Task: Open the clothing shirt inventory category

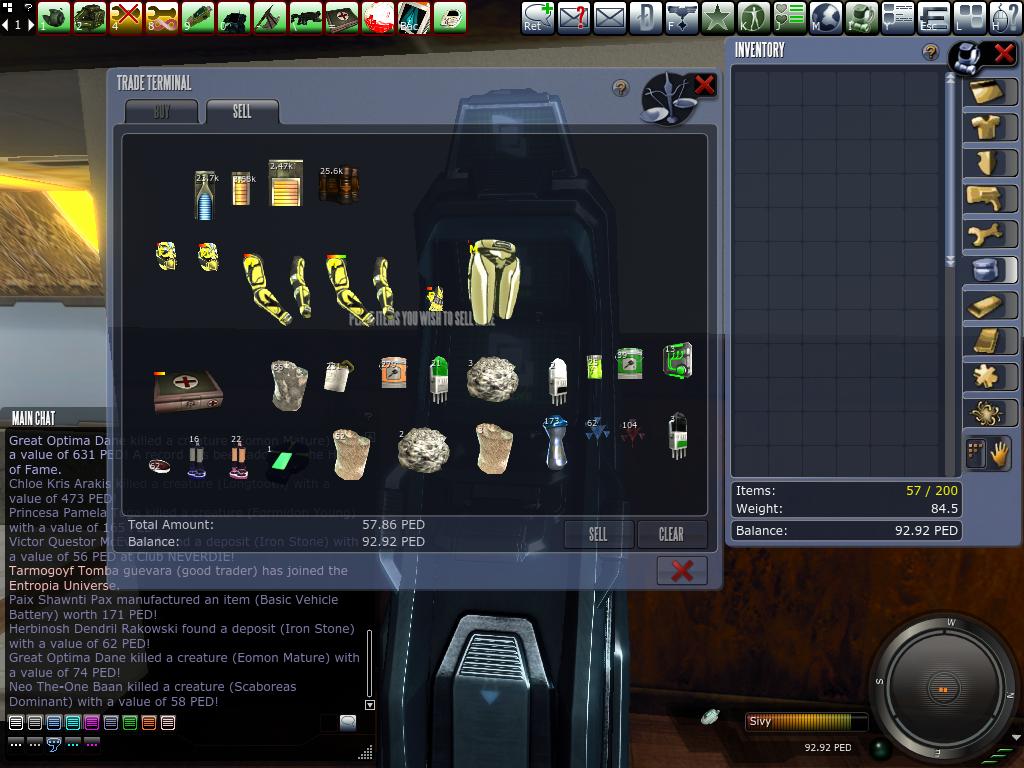Action: tap(989, 127)
